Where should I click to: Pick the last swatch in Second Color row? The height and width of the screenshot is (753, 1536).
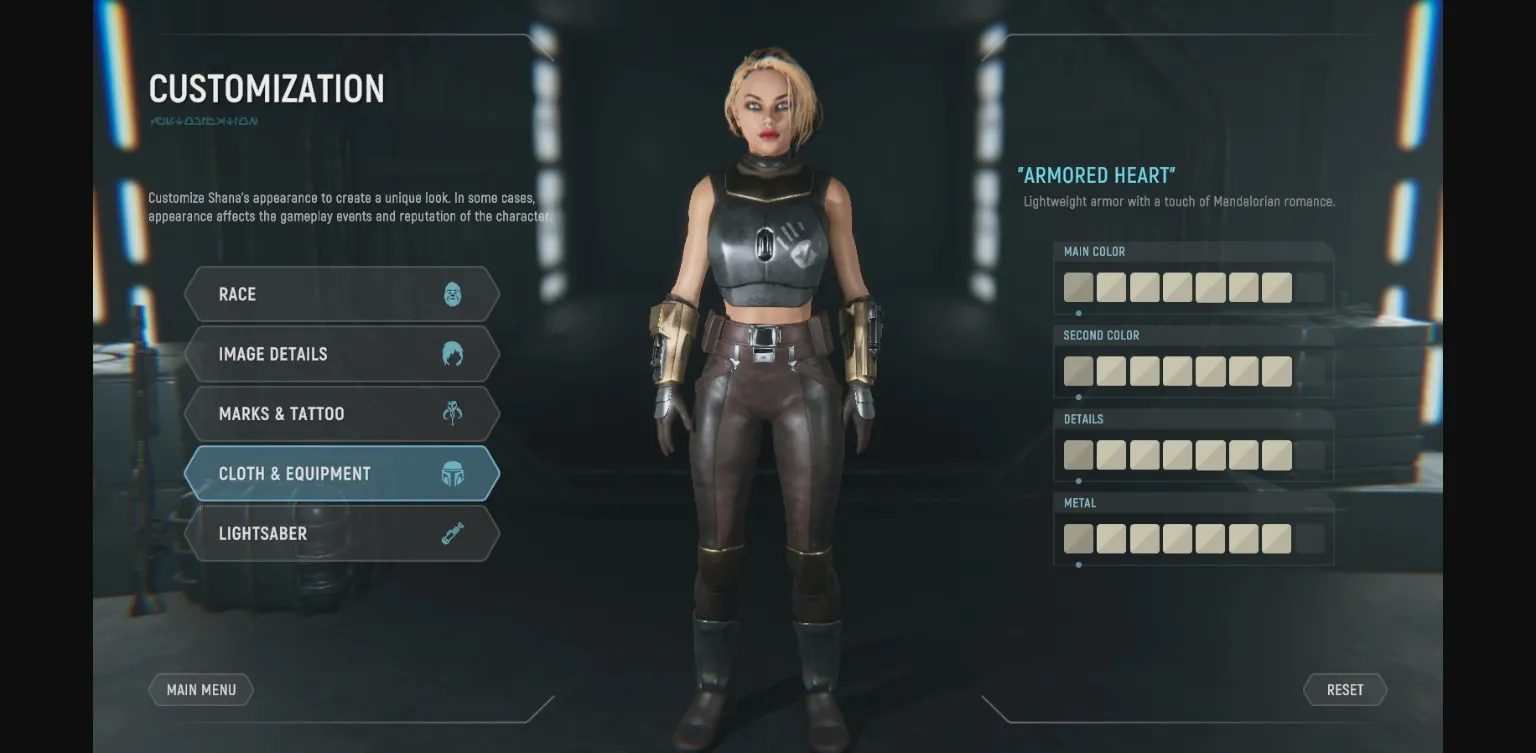(1276, 370)
